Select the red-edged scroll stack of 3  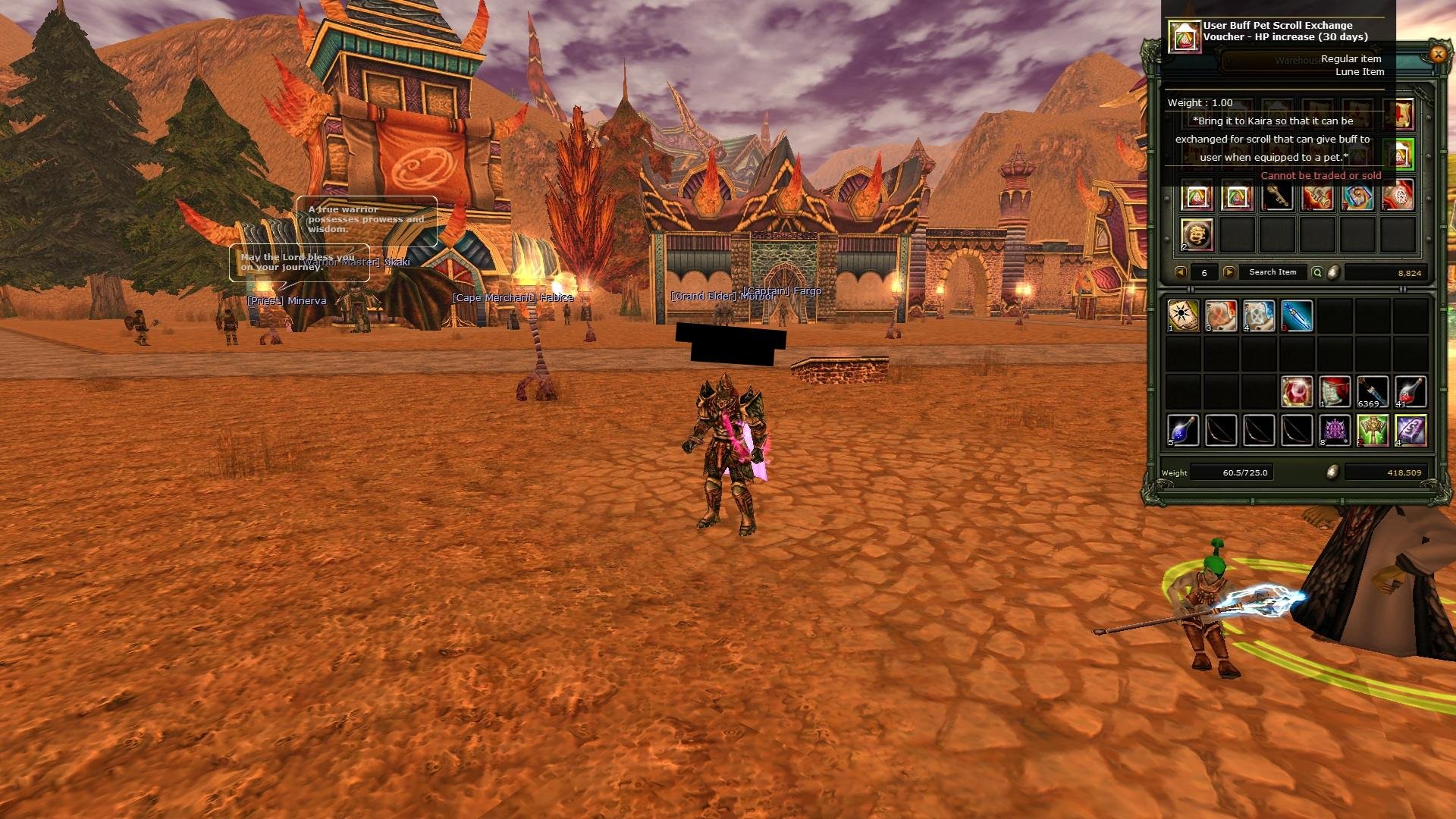coord(1221,316)
